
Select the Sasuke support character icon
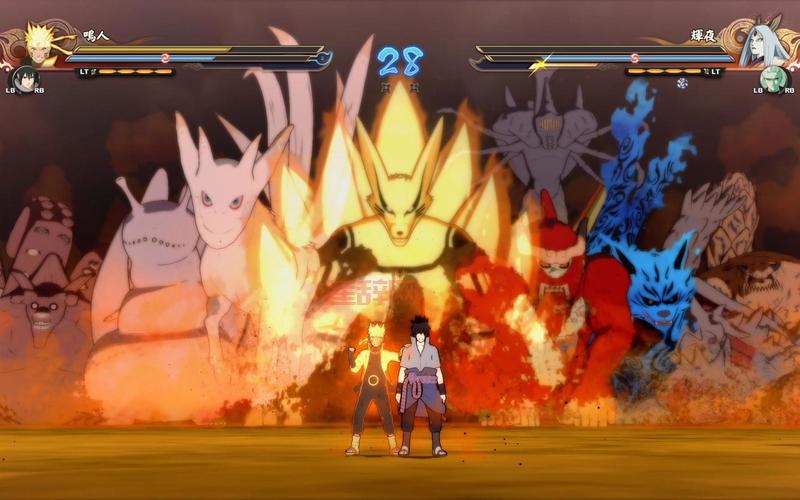coord(24,79)
